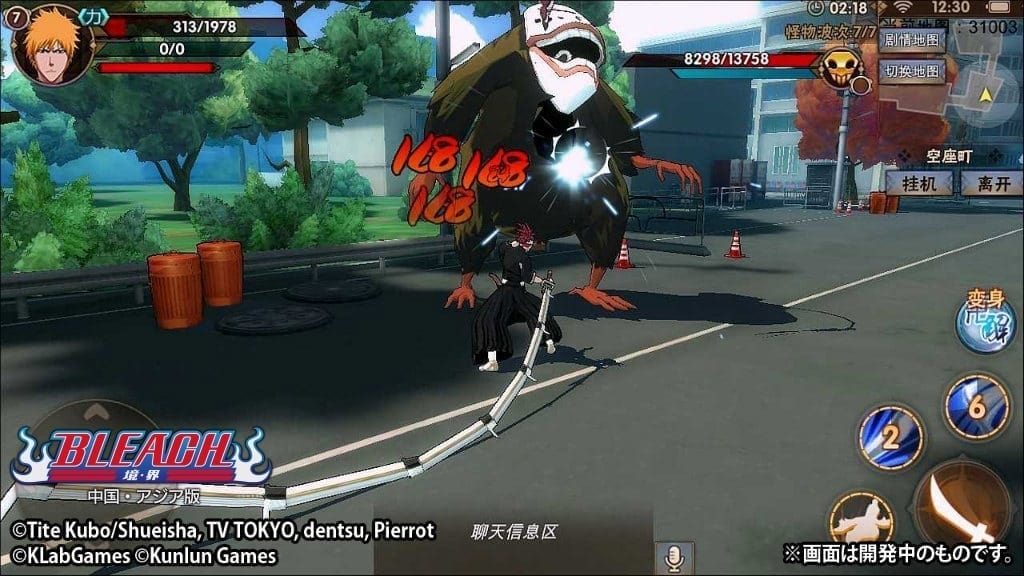Click the 剧情地图 story map button

(913, 42)
